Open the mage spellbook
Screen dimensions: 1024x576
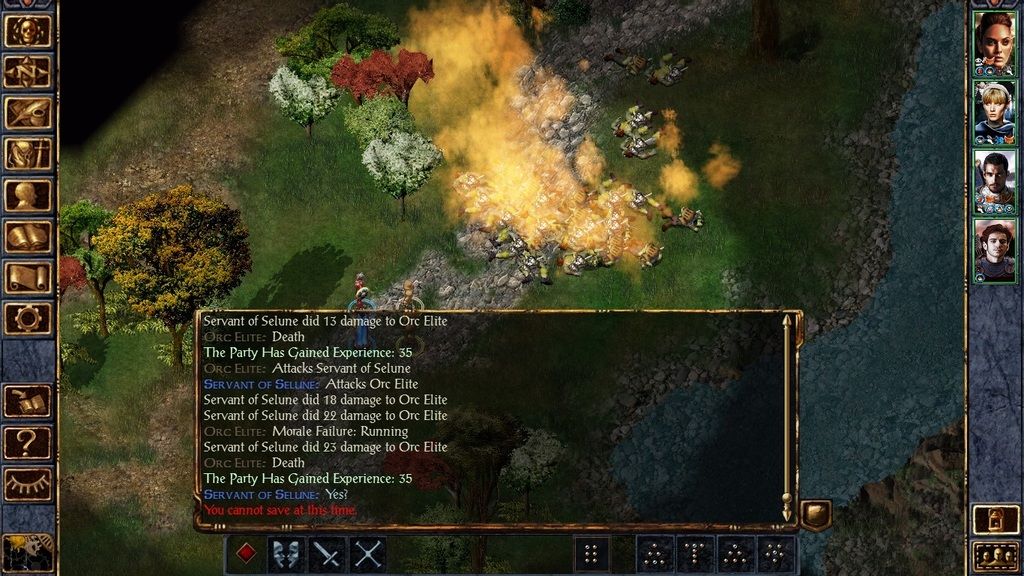coord(28,236)
